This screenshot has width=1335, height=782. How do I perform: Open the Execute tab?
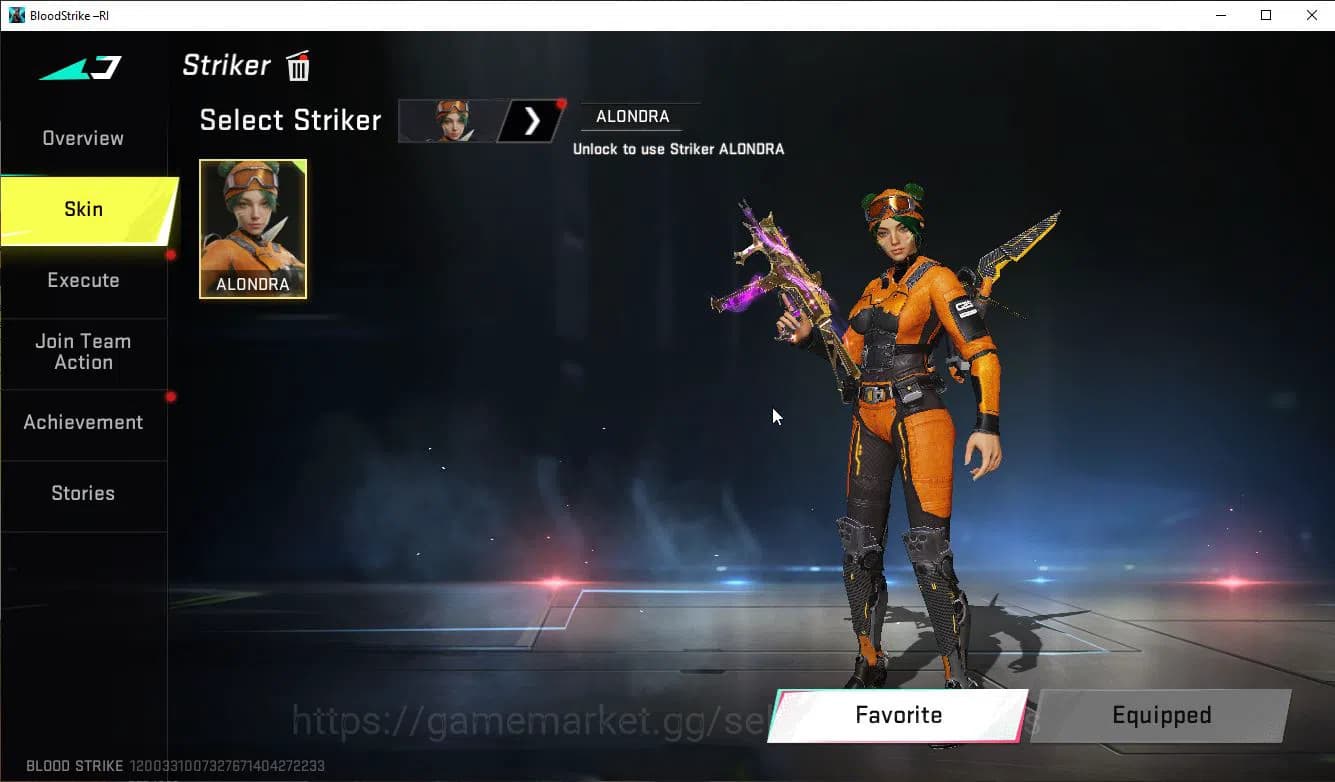coord(83,280)
